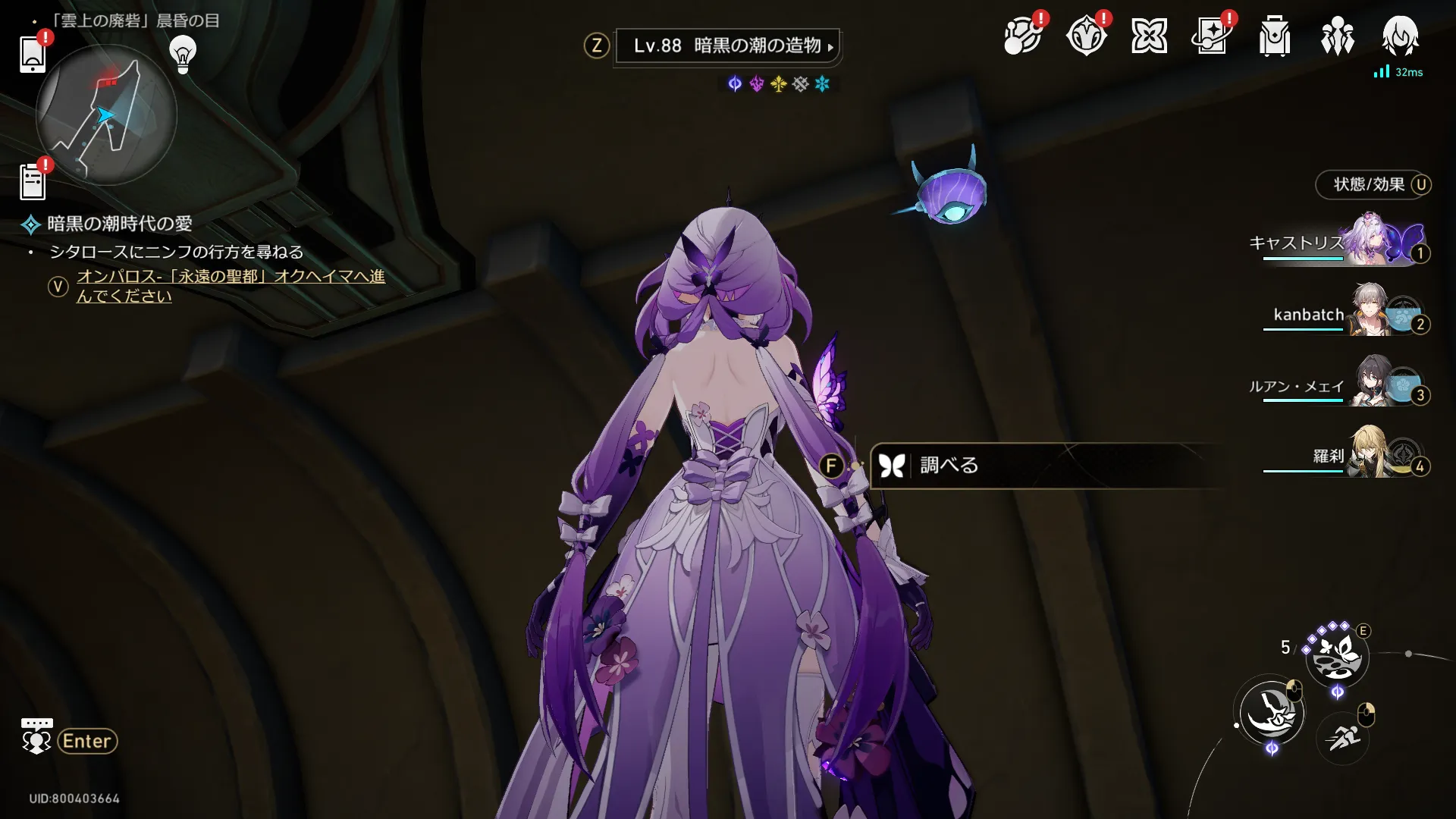Open the lightbulb hint icon
This screenshot has width=1456, height=819.
(x=182, y=55)
